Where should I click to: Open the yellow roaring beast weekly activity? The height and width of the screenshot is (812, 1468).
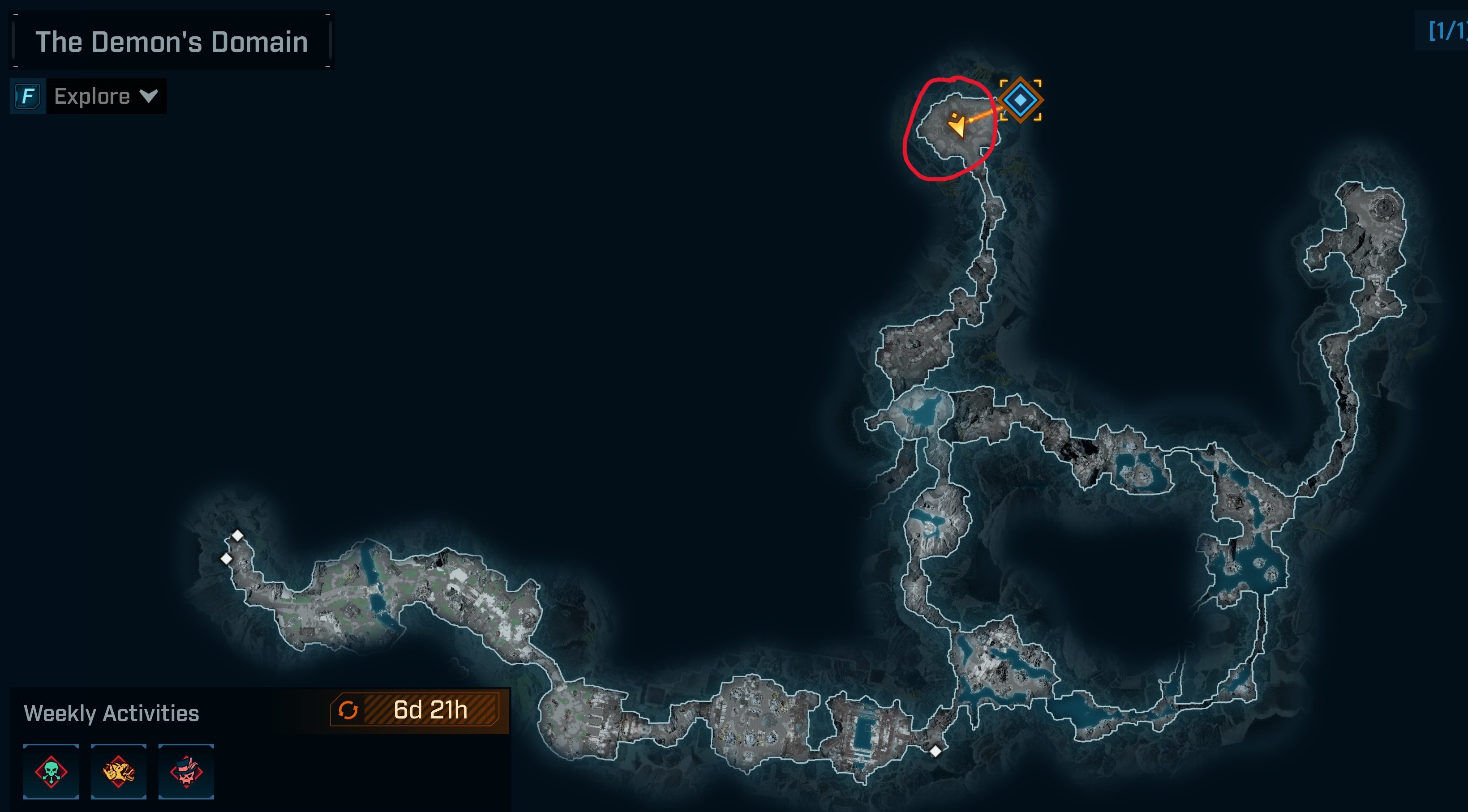[x=119, y=772]
